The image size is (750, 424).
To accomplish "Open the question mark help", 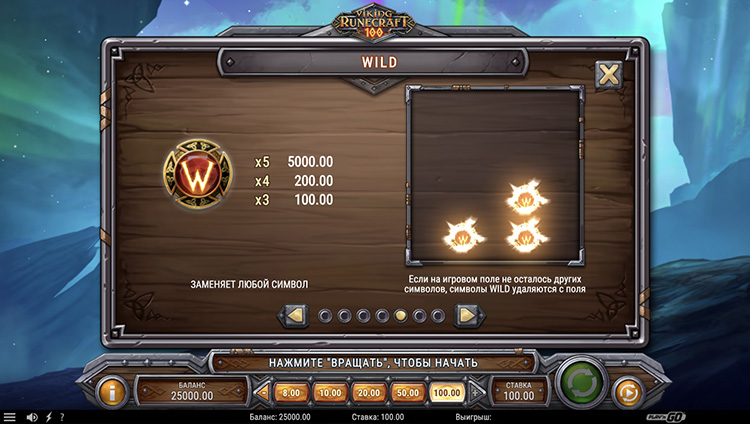I will (62, 417).
